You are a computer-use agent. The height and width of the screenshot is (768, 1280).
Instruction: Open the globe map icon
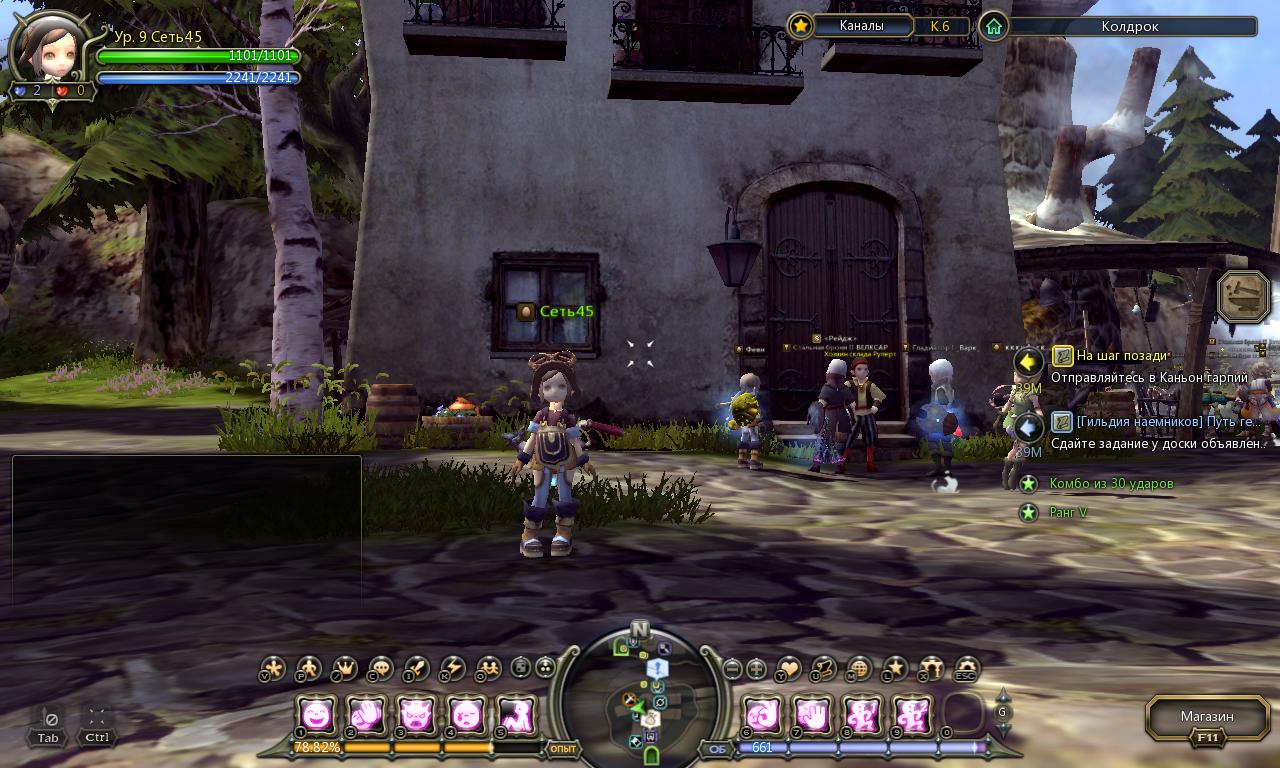(x=859, y=668)
